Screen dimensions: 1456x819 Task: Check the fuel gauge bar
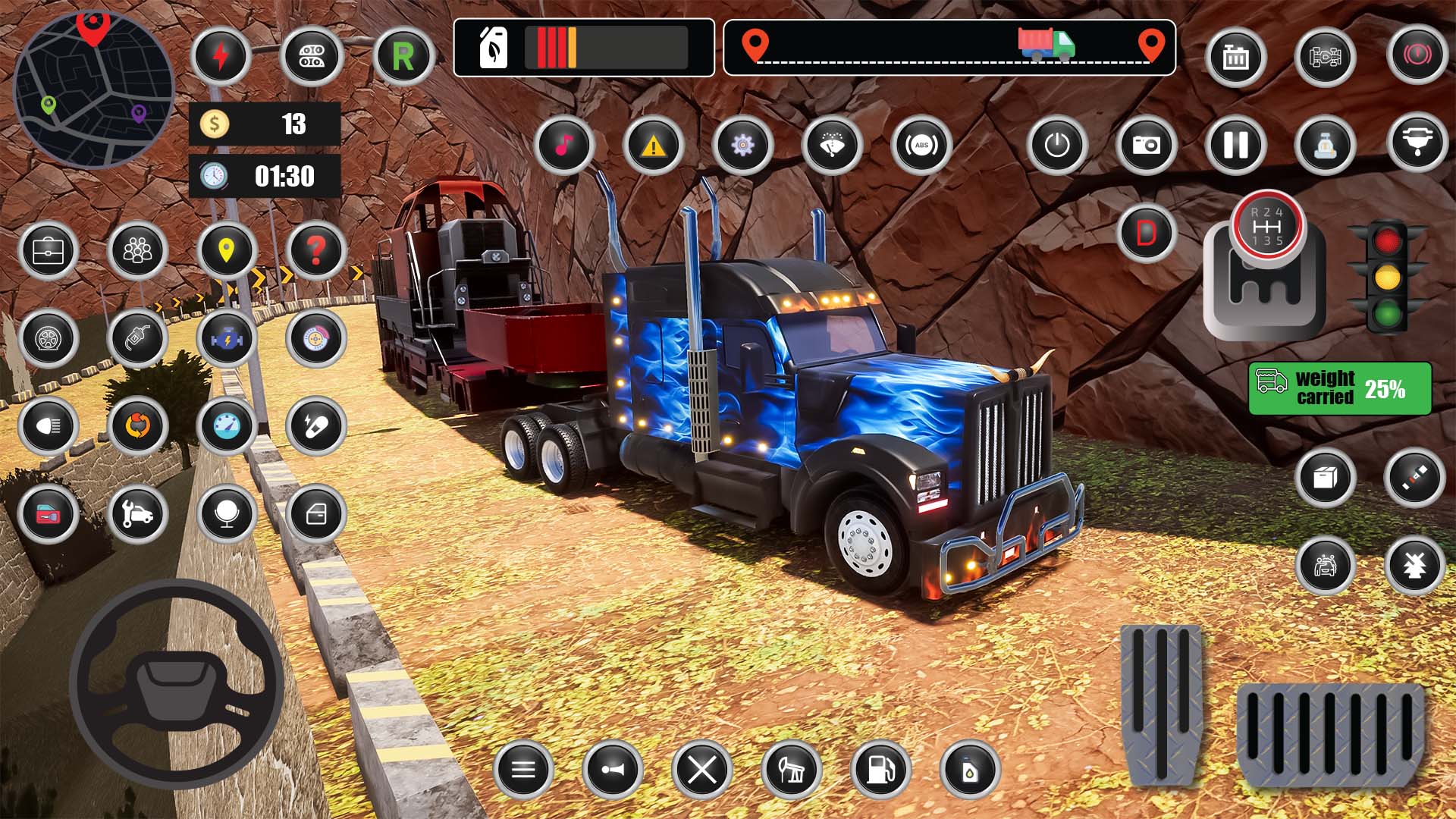click(x=584, y=49)
